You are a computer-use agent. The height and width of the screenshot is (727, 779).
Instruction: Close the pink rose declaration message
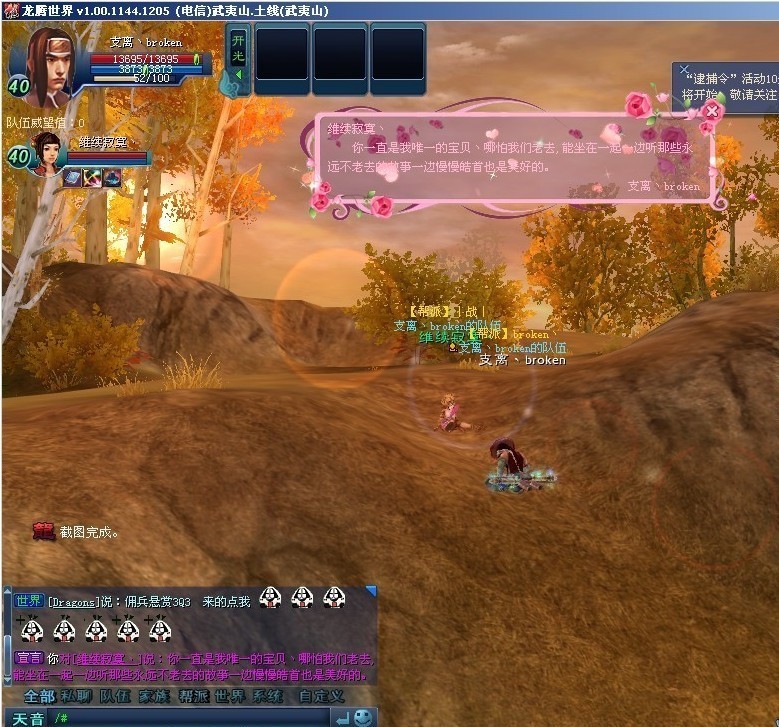click(711, 111)
